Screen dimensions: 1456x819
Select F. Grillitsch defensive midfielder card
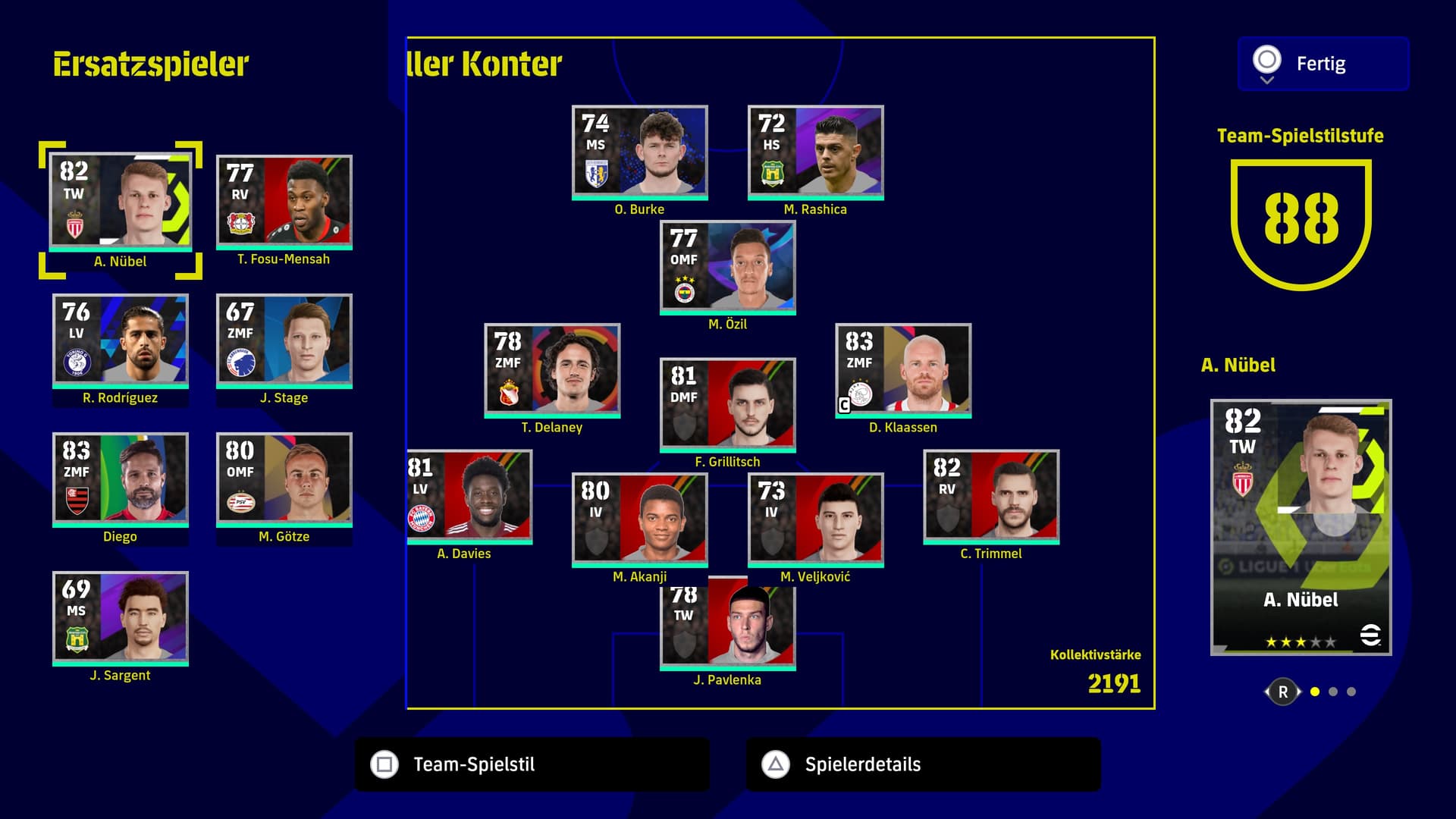click(727, 404)
